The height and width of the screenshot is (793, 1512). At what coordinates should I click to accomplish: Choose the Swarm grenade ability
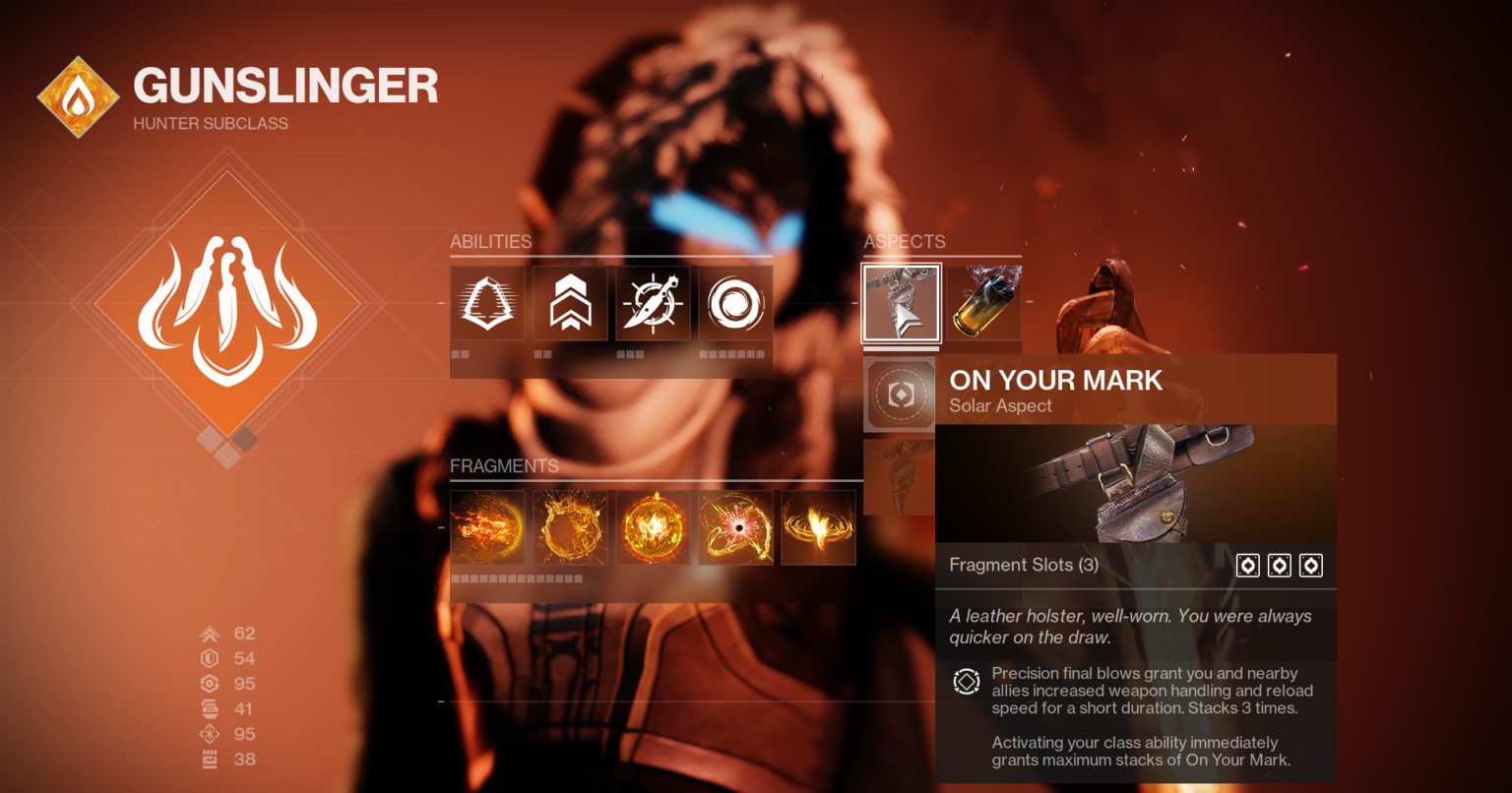[735, 305]
